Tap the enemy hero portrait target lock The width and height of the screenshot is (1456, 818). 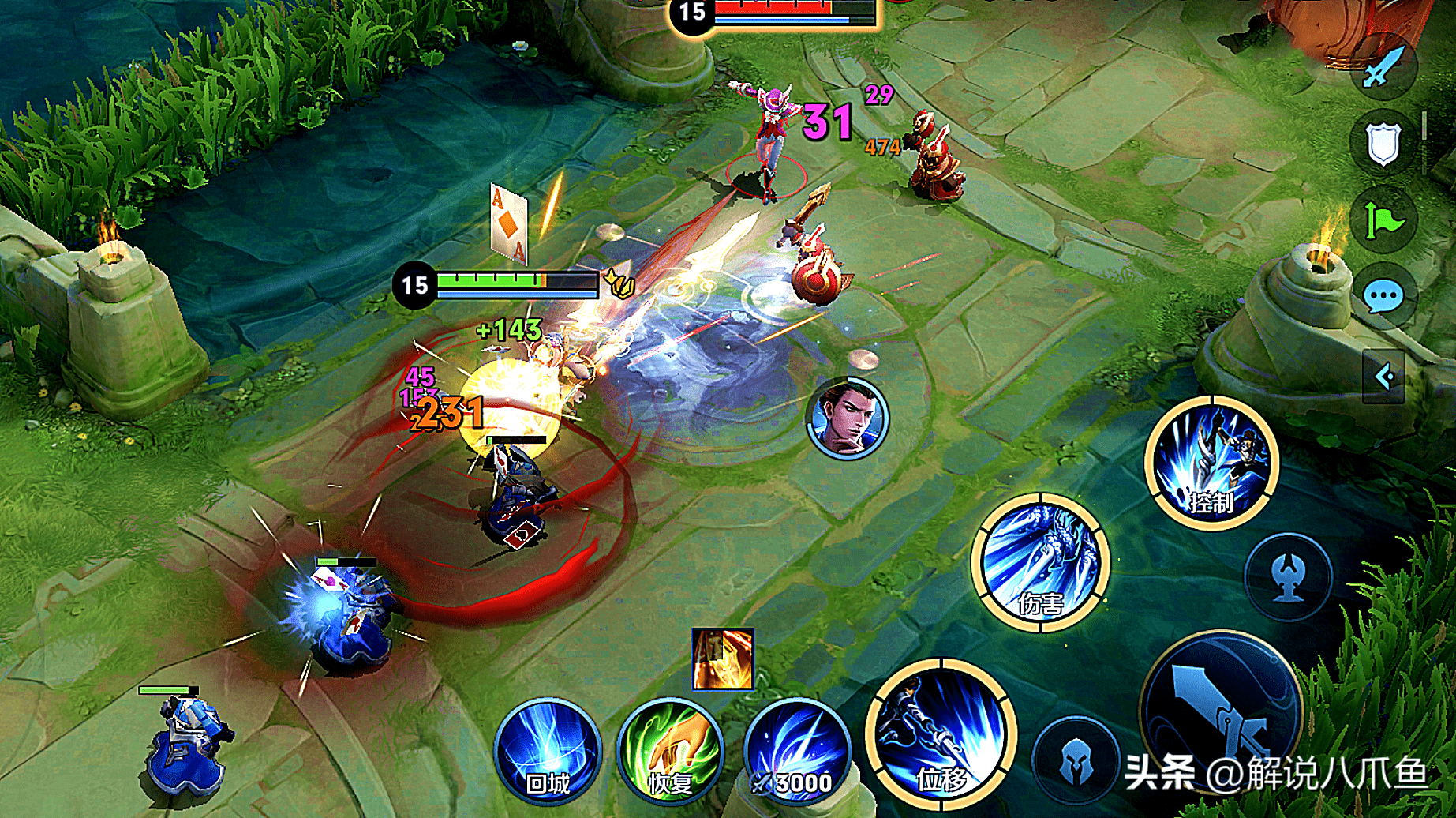tap(848, 418)
